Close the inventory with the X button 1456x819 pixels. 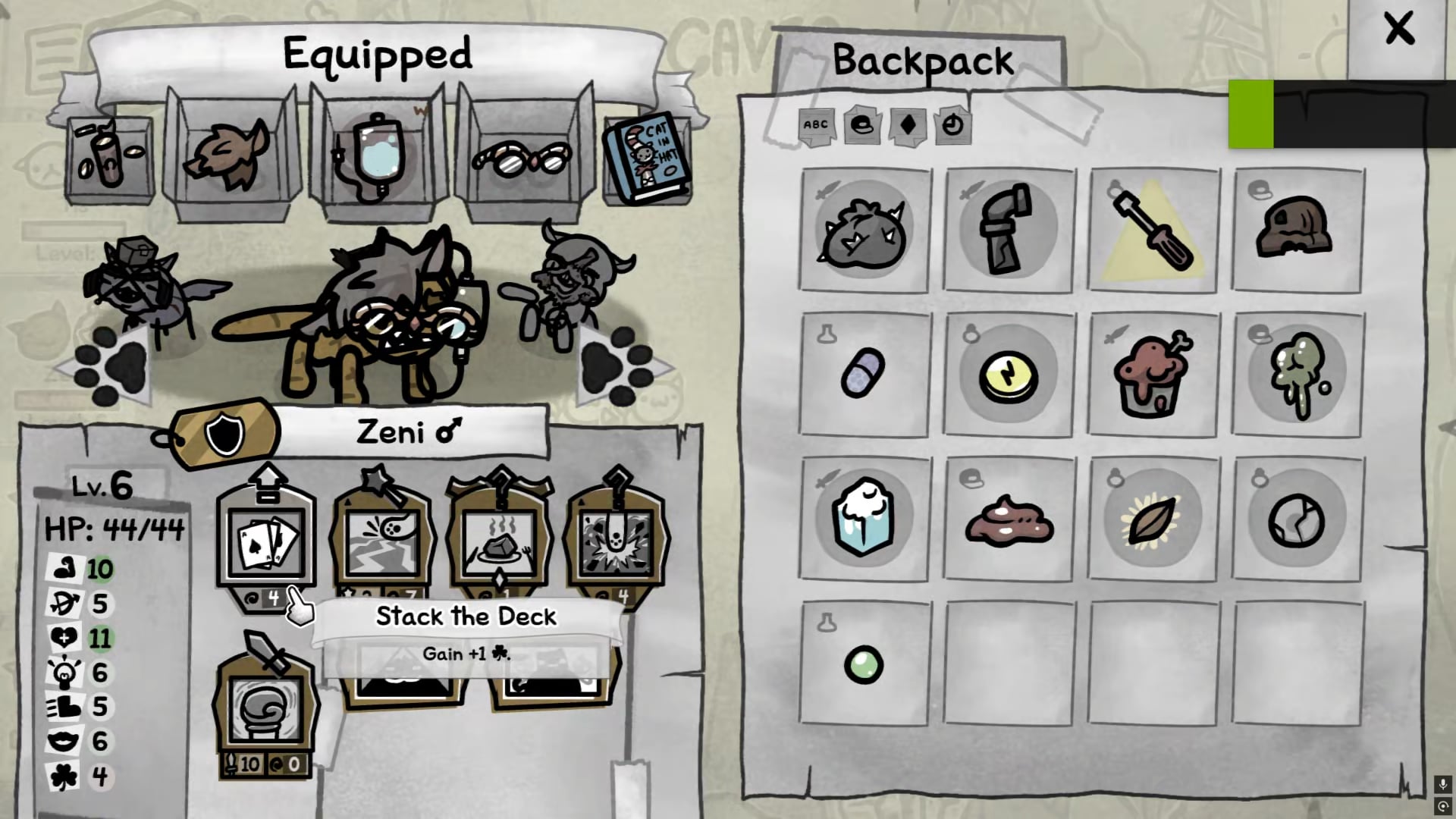point(1398,30)
